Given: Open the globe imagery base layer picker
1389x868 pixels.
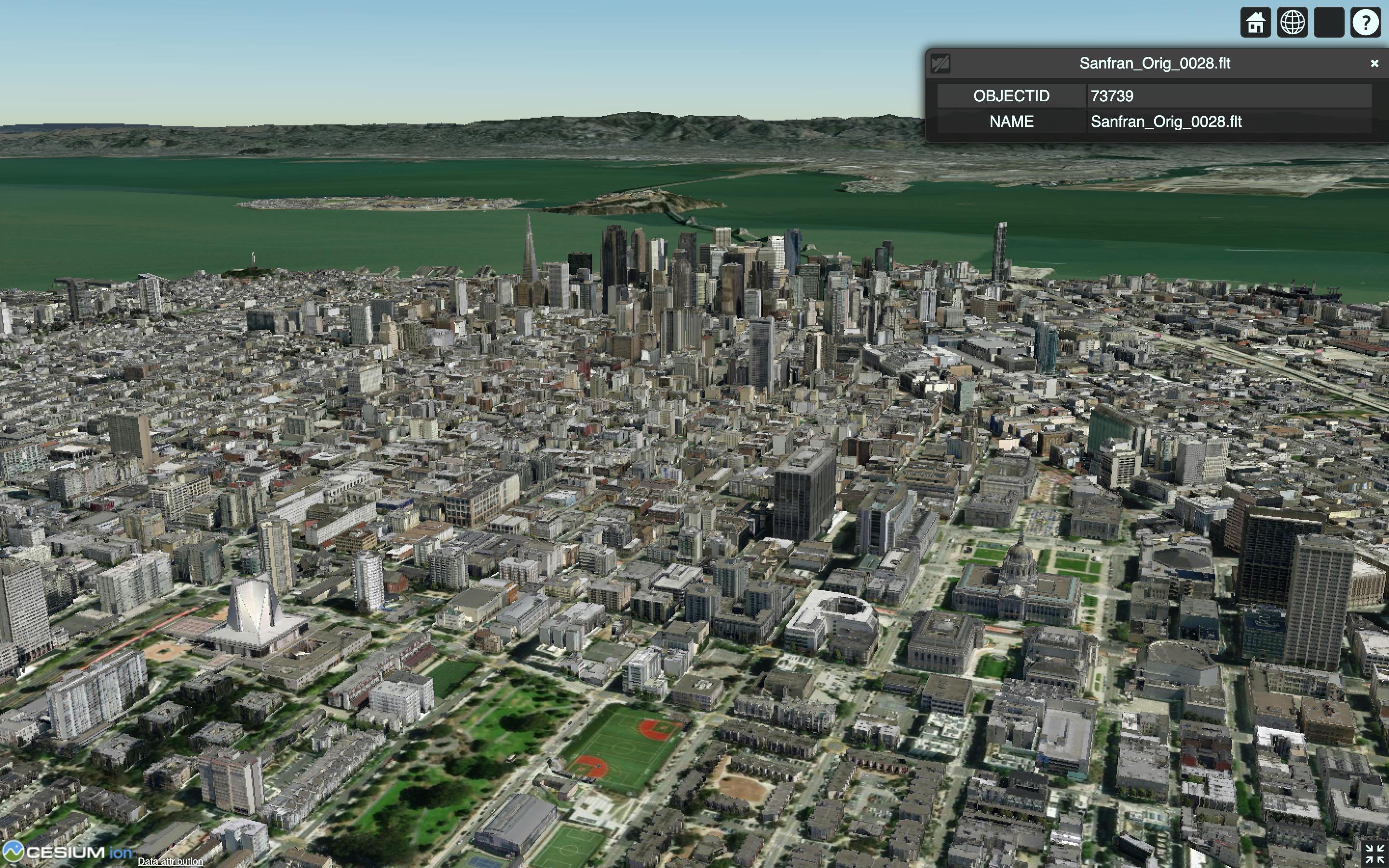Looking at the screenshot, I should (1293, 22).
